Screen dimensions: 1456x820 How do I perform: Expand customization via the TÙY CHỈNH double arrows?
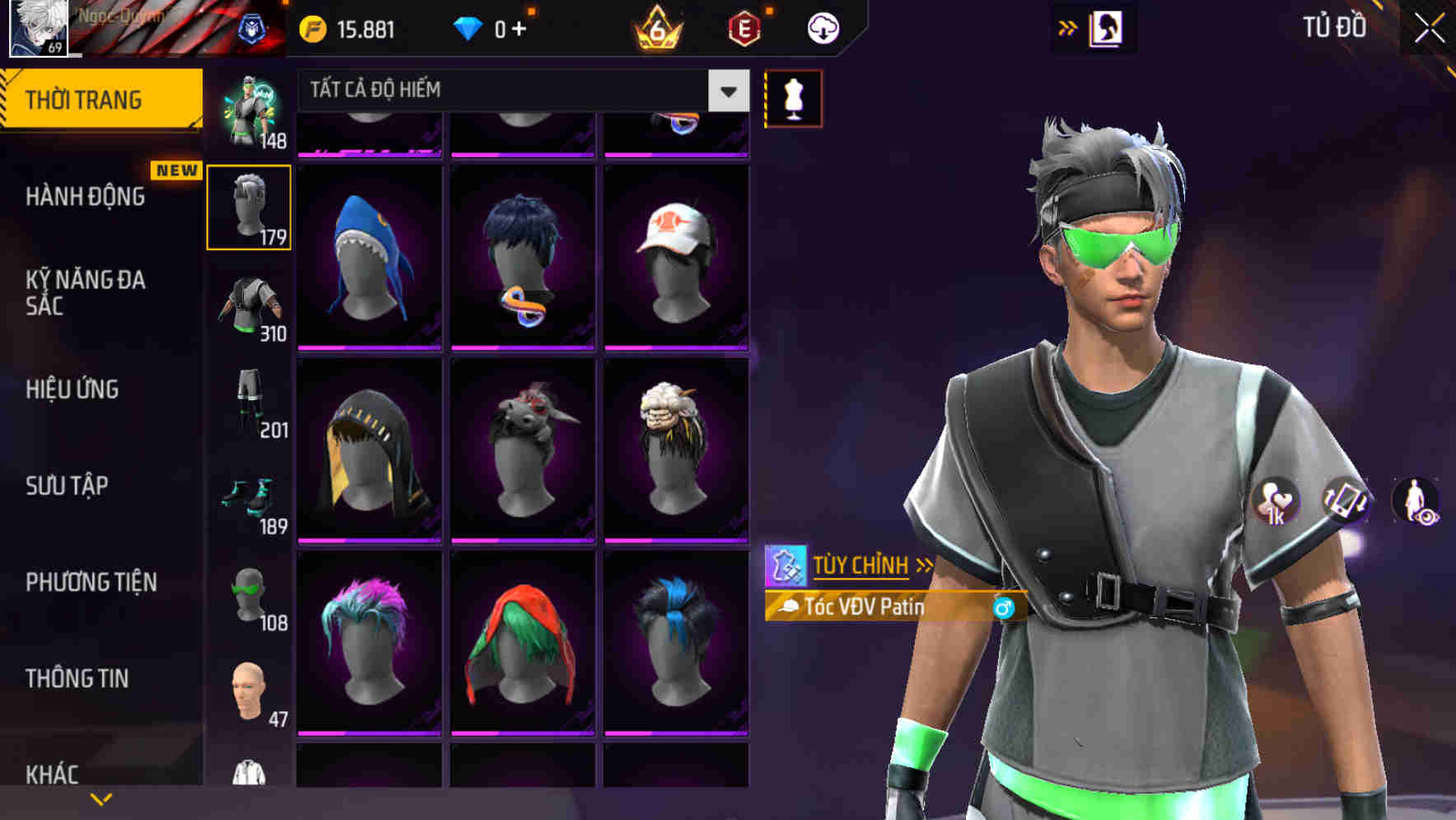(924, 564)
